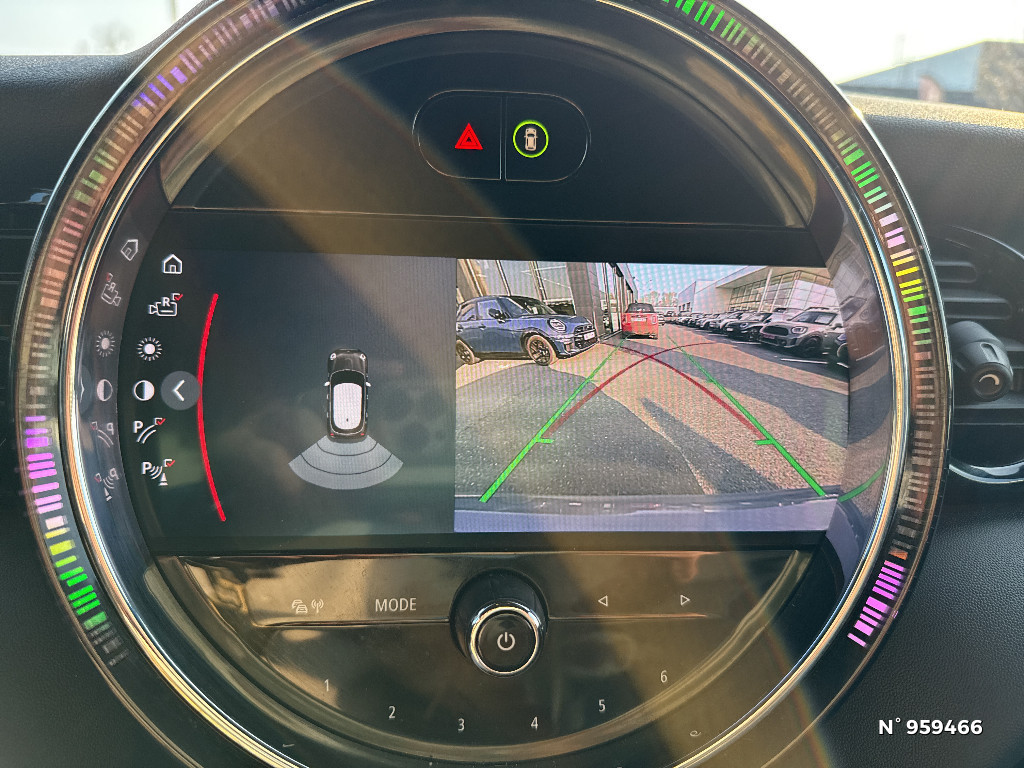Select the preset 6 button
This screenshot has width=1024, height=768.
click(x=663, y=677)
